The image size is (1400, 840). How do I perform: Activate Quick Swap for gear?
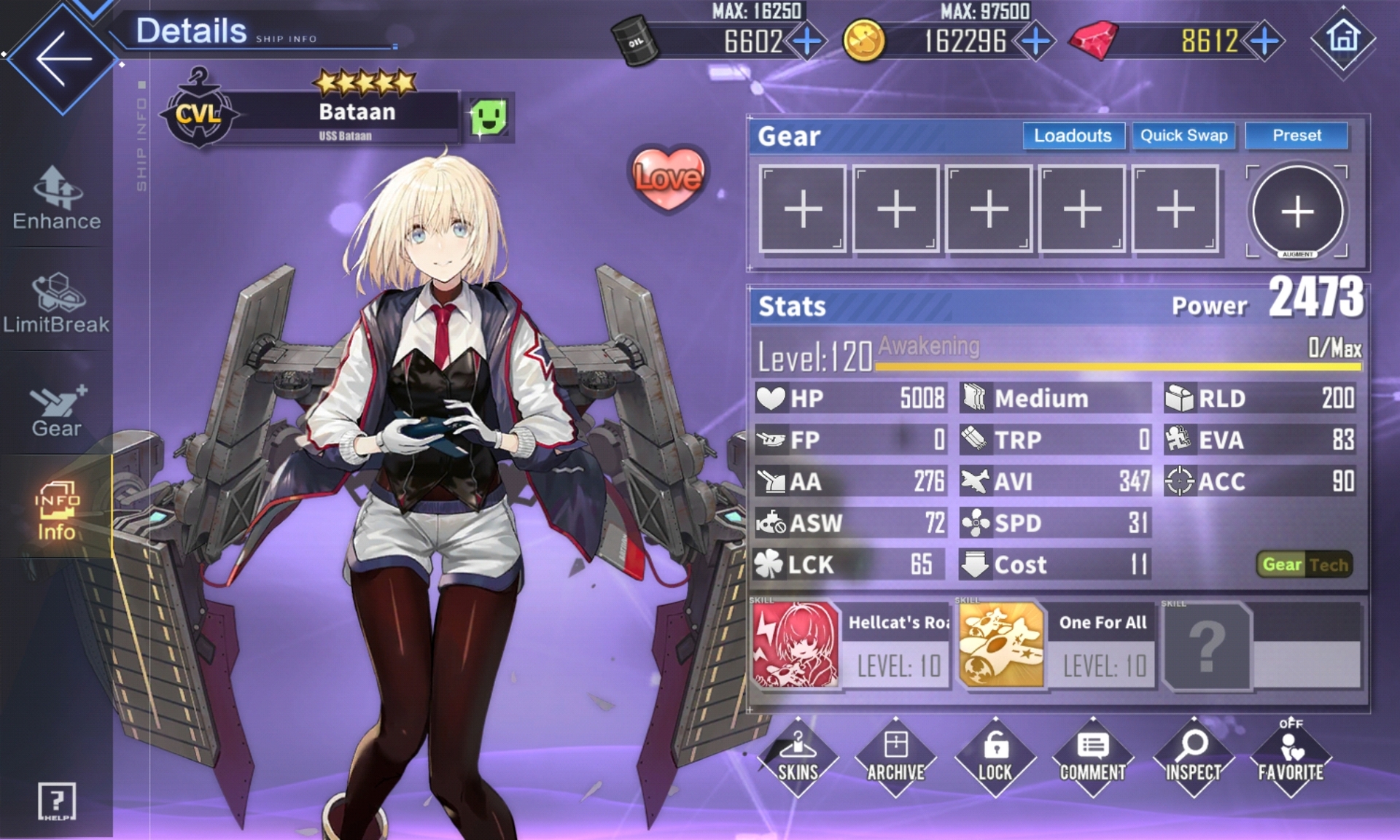point(1183,136)
